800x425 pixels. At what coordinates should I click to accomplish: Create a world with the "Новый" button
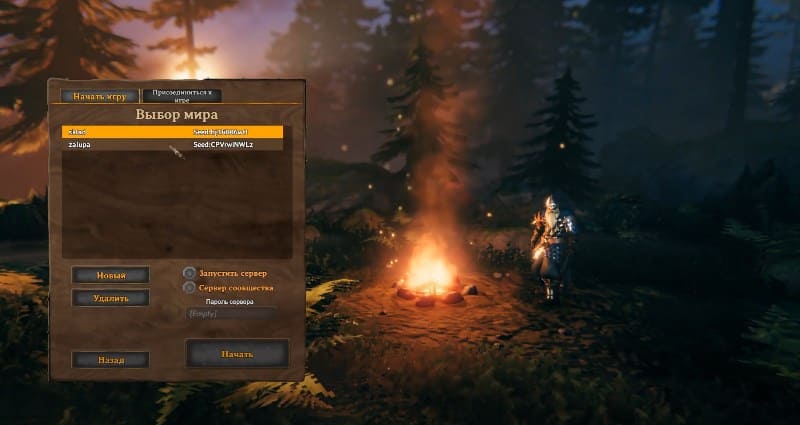(x=111, y=275)
